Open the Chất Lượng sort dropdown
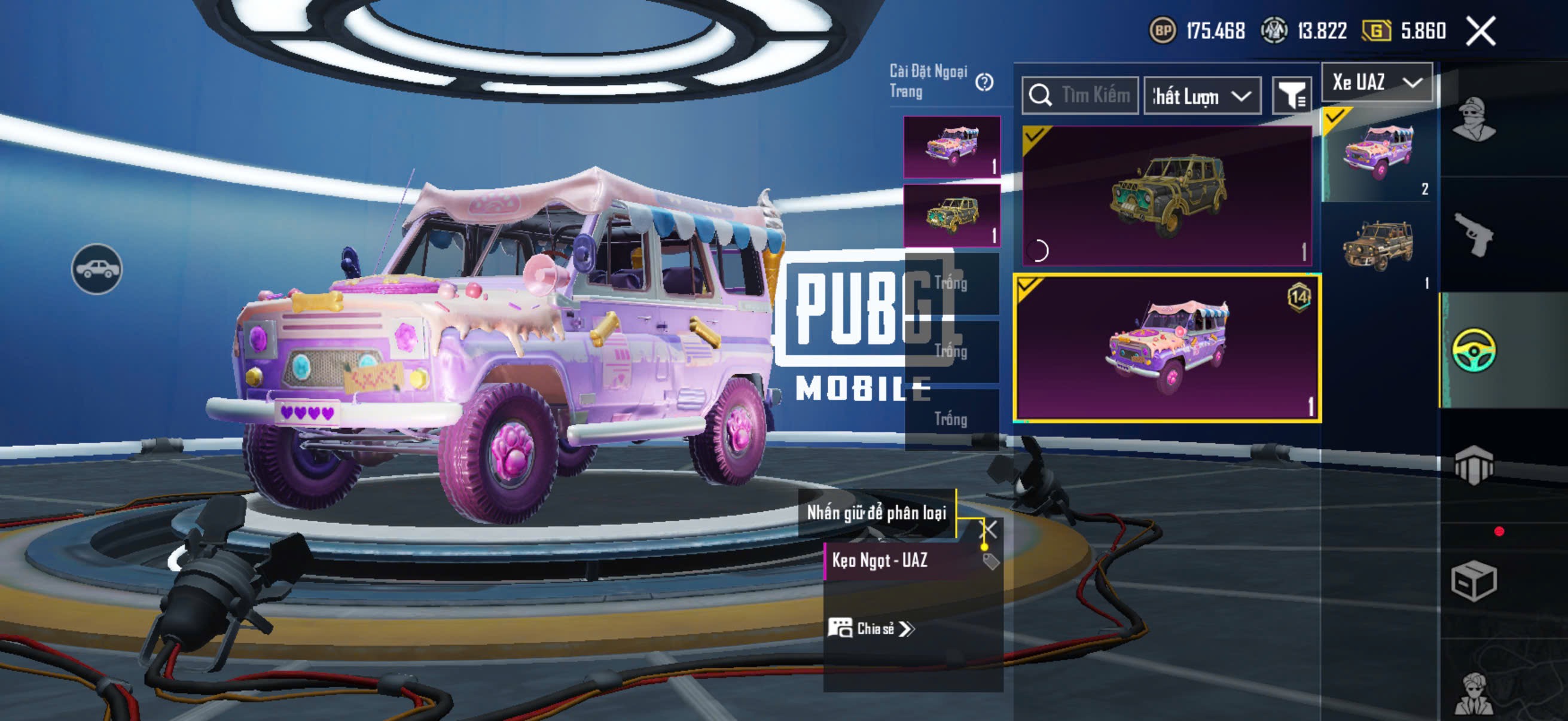 (x=1202, y=96)
